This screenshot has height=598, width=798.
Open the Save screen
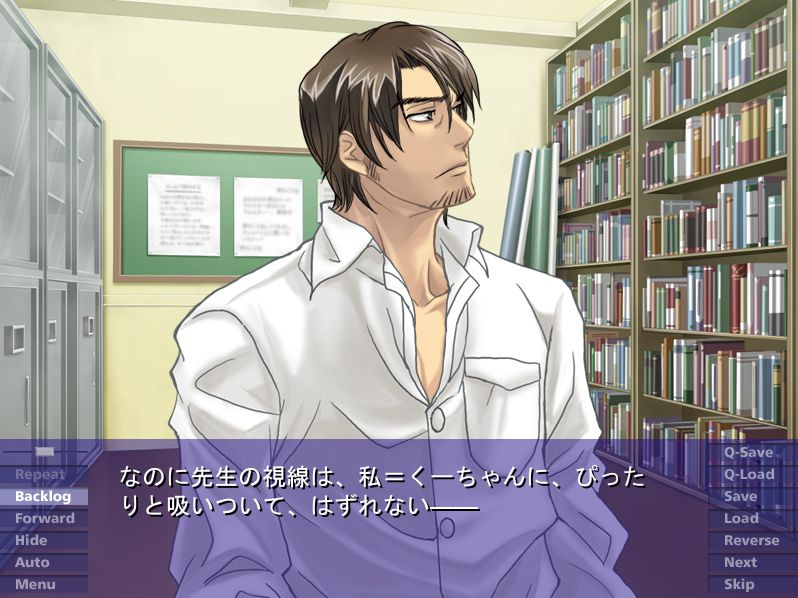tap(741, 497)
